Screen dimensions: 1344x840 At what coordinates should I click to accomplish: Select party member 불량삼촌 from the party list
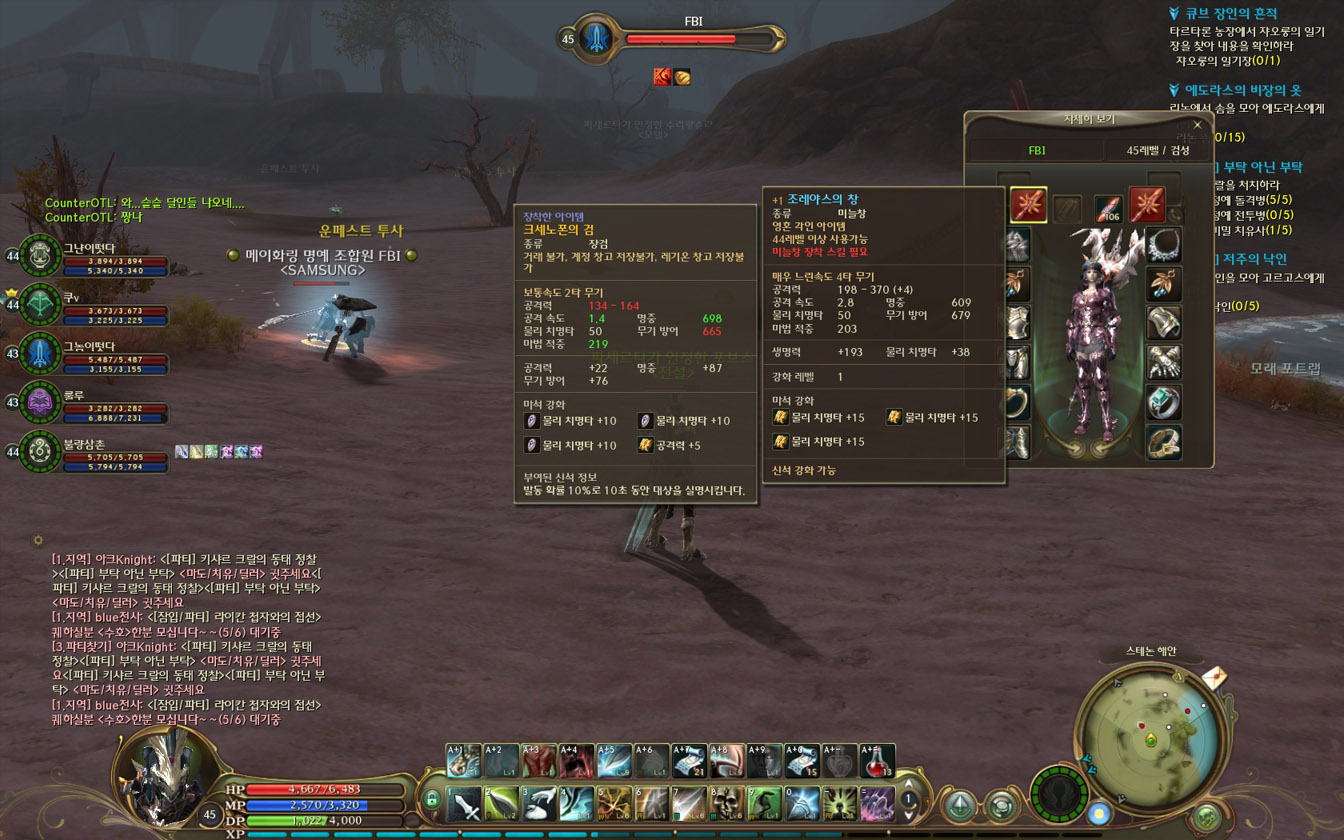click(x=42, y=452)
